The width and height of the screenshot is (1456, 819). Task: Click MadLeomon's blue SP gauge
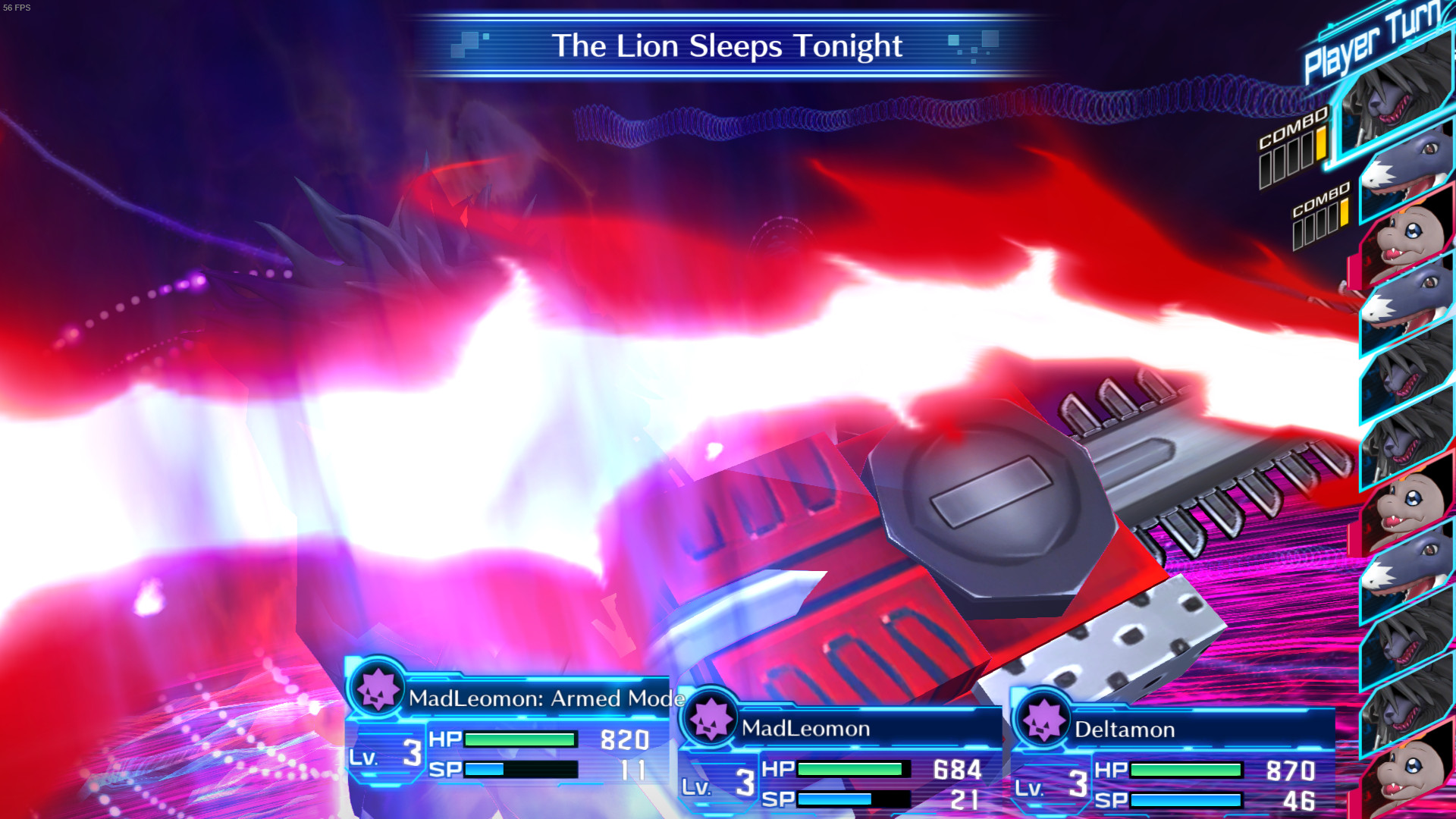(x=834, y=797)
